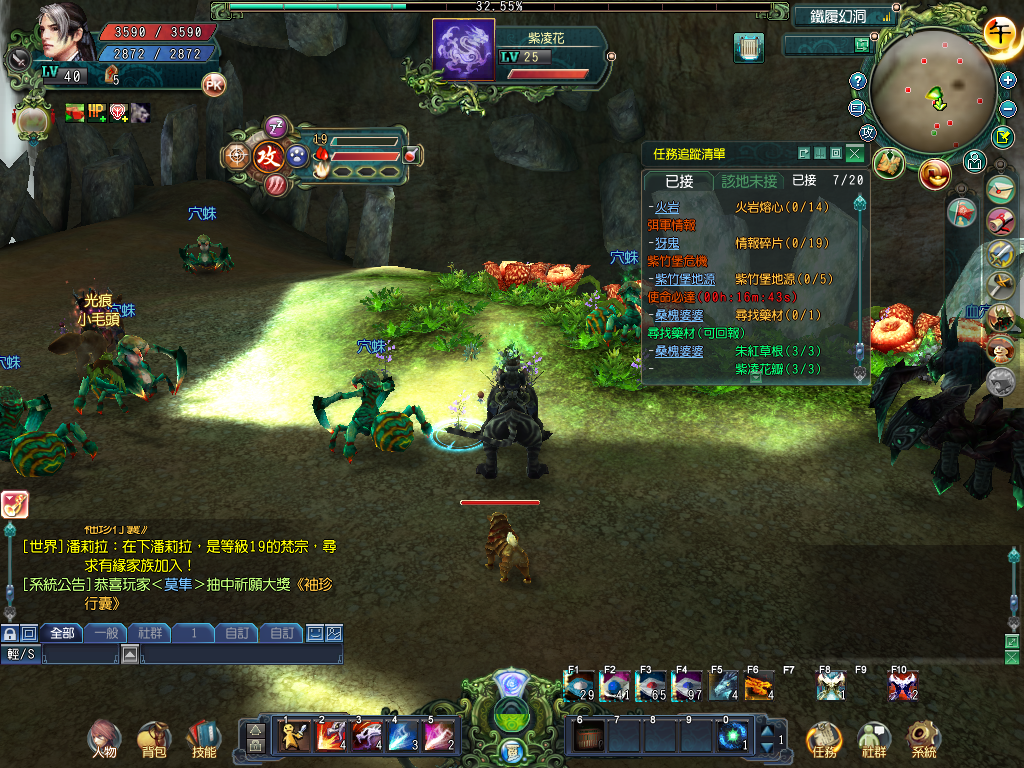This screenshot has width=1024, height=768.
Task: Open the 系統 system menu
Action: 924,737
